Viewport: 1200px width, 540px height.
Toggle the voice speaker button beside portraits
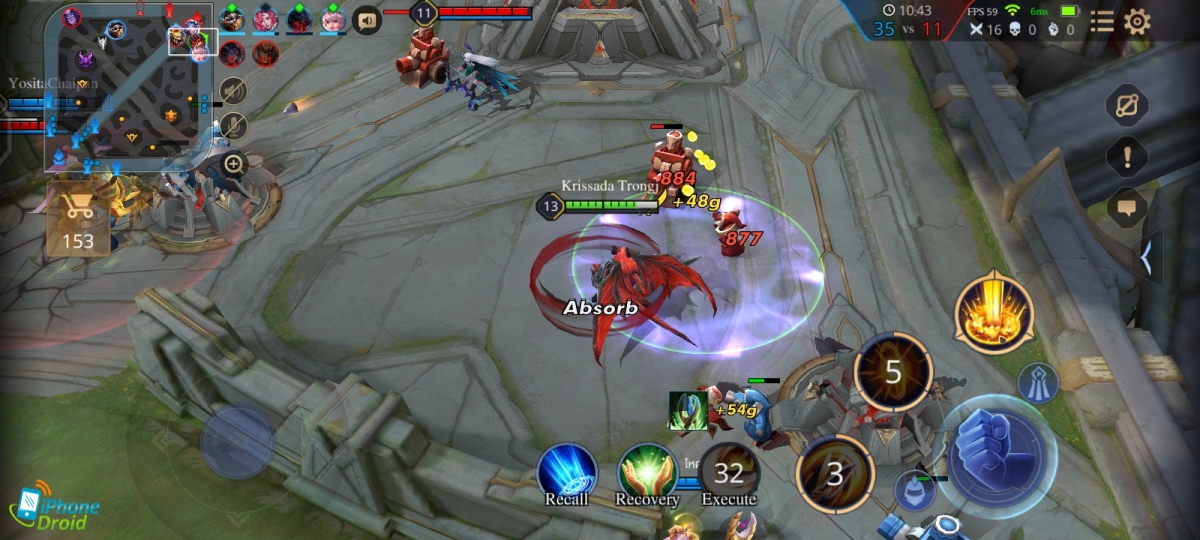coord(369,20)
